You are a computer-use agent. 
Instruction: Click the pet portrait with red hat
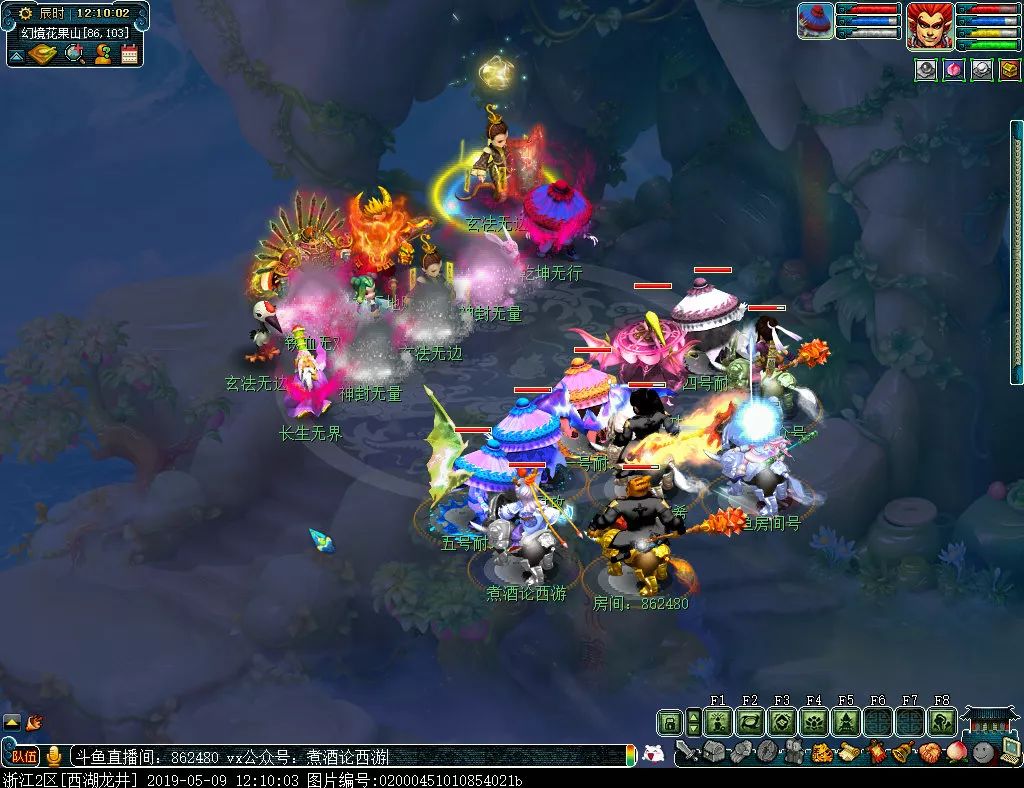(816, 21)
